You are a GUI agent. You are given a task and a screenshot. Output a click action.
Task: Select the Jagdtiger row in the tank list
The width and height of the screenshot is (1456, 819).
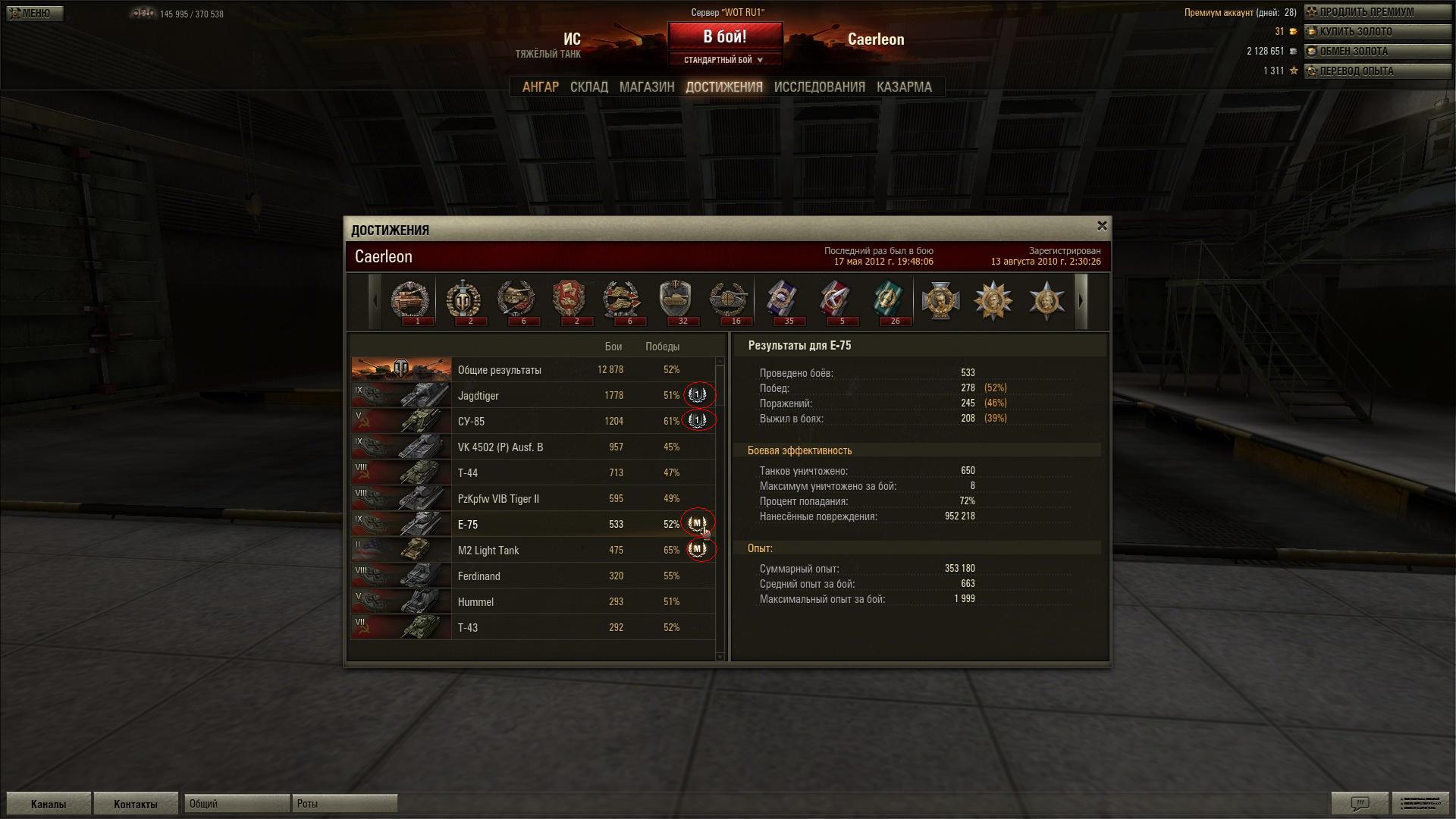(x=531, y=396)
